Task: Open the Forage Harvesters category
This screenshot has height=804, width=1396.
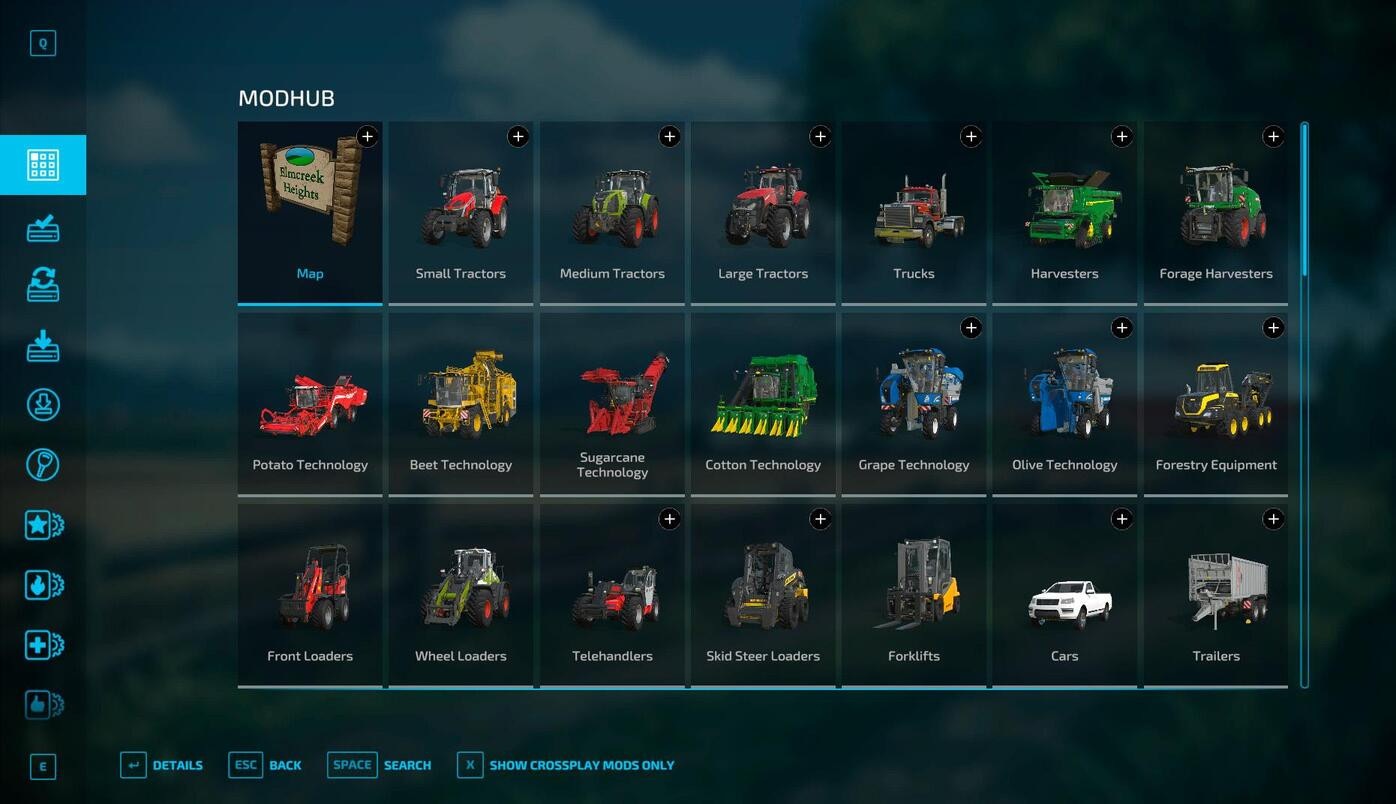Action: (x=1216, y=212)
